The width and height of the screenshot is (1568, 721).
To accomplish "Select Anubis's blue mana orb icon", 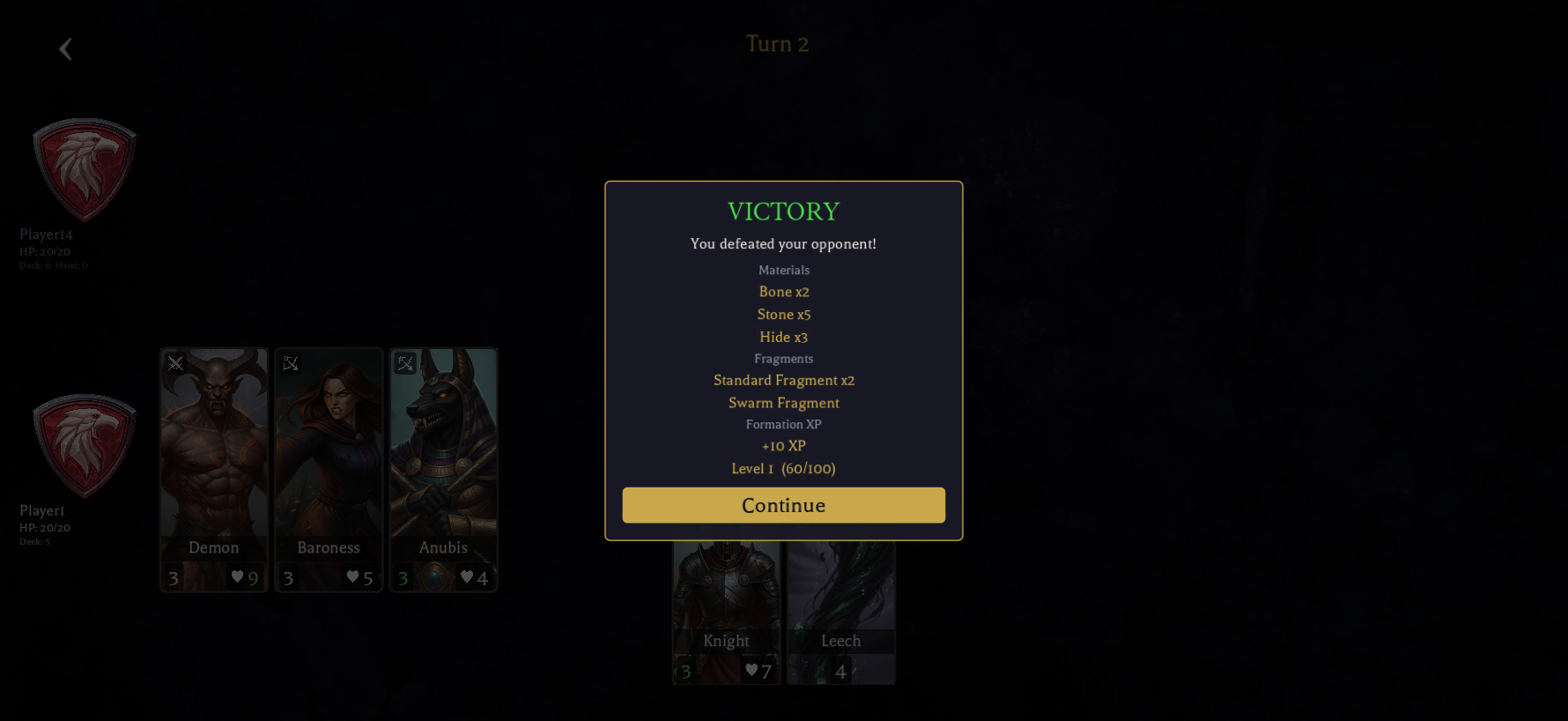I will tap(433, 577).
